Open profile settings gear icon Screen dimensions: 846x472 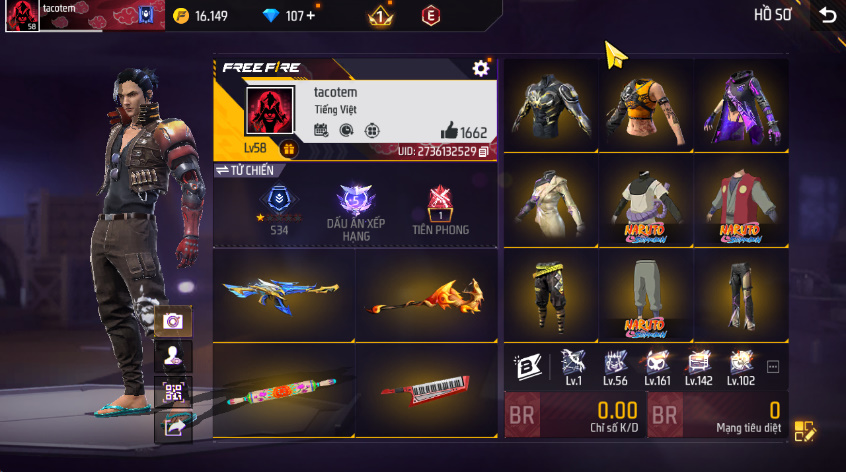481,68
